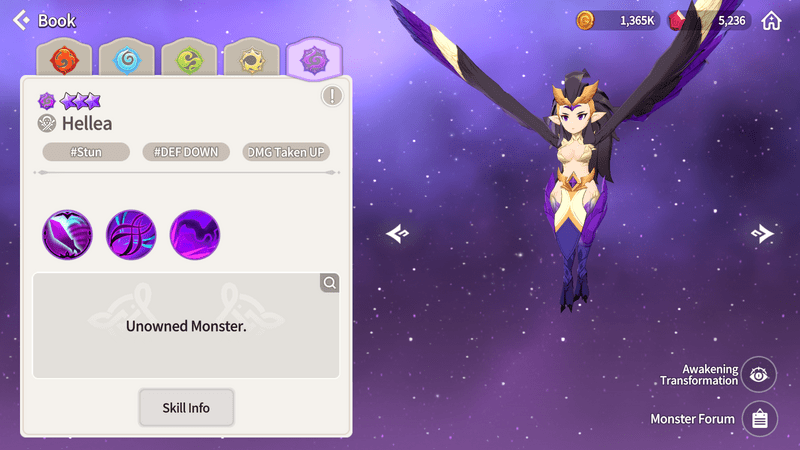Select the DMG Taken UP tag
The image size is (800, 450).
click(287, 152)
